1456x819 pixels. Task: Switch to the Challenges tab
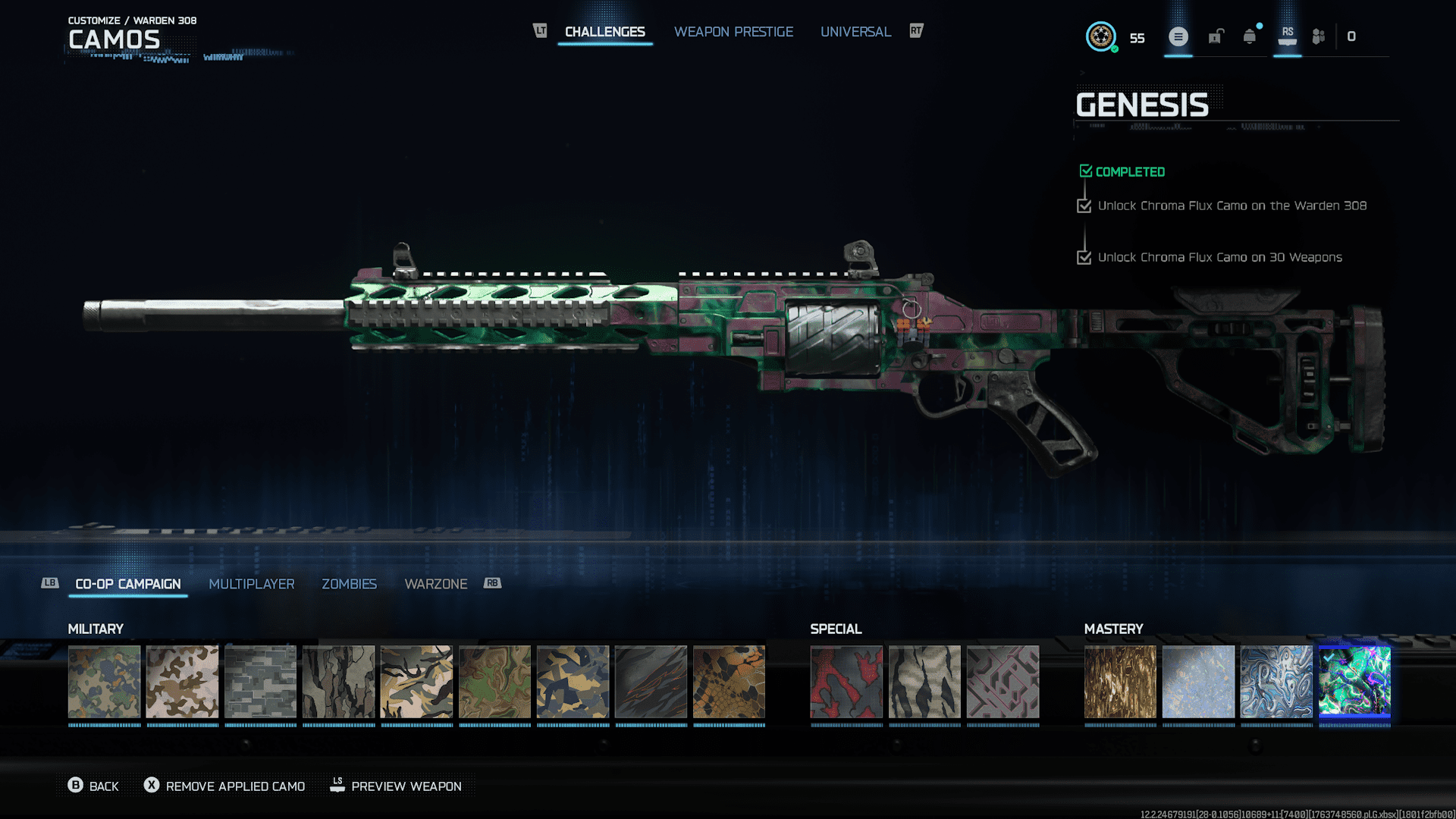click(604, 32)
